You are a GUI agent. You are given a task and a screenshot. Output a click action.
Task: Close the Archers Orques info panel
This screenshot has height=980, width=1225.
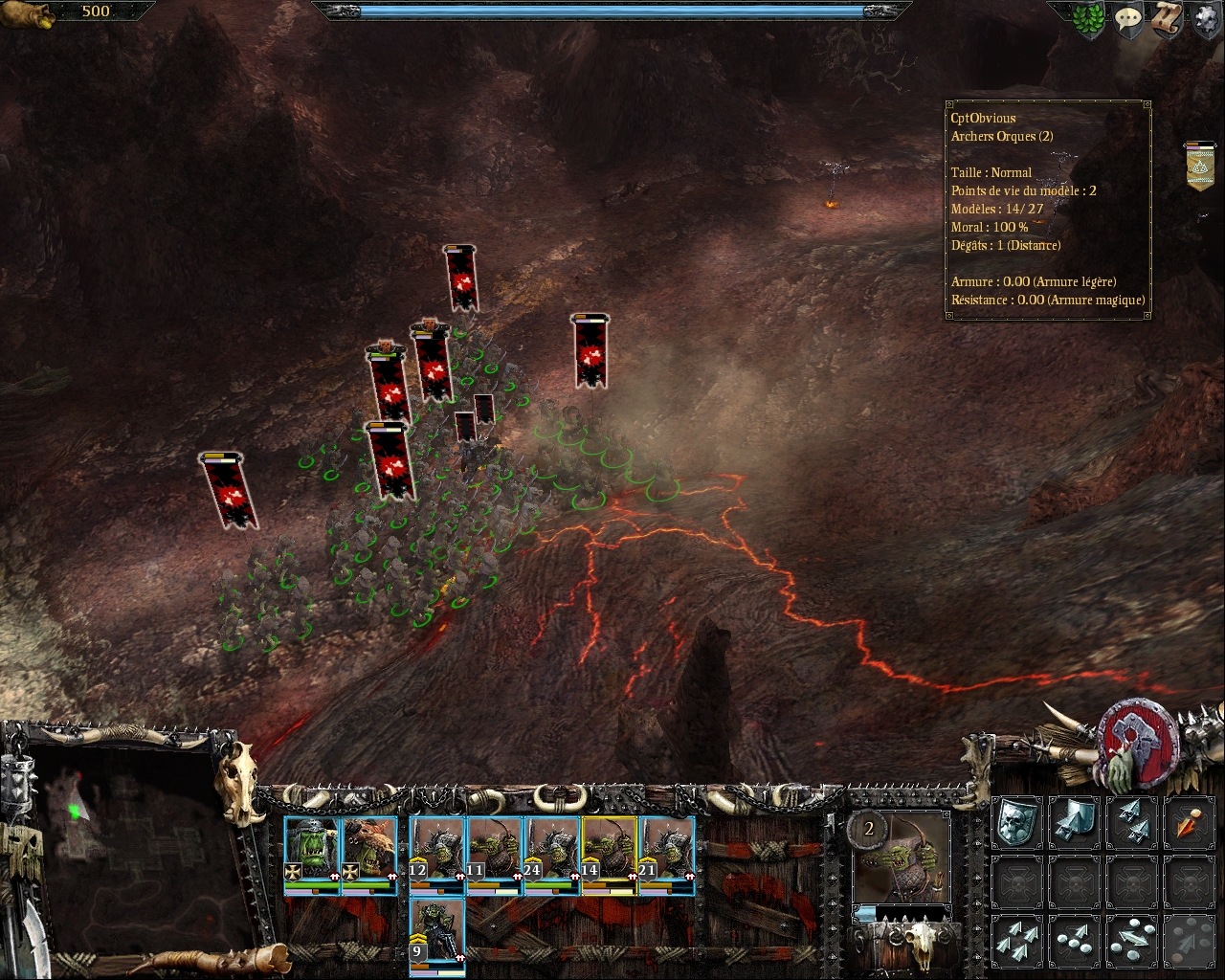pos(1048,210)
